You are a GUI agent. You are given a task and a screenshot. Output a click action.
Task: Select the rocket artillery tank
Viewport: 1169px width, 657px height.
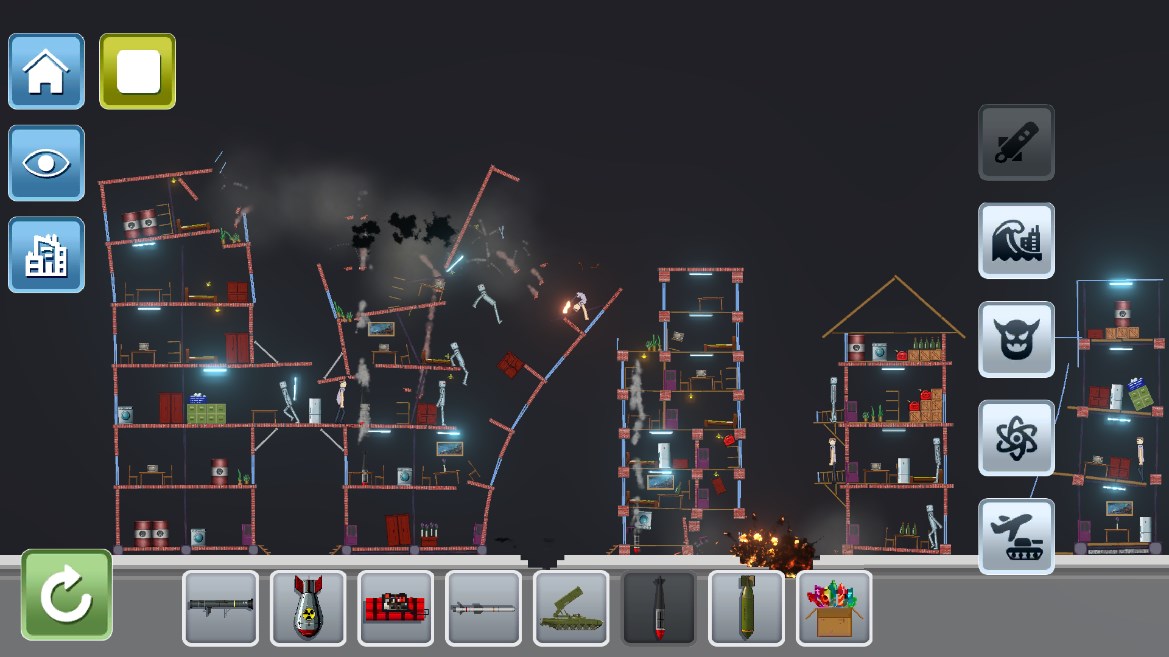pyautogui.click(x=571, y=608)
